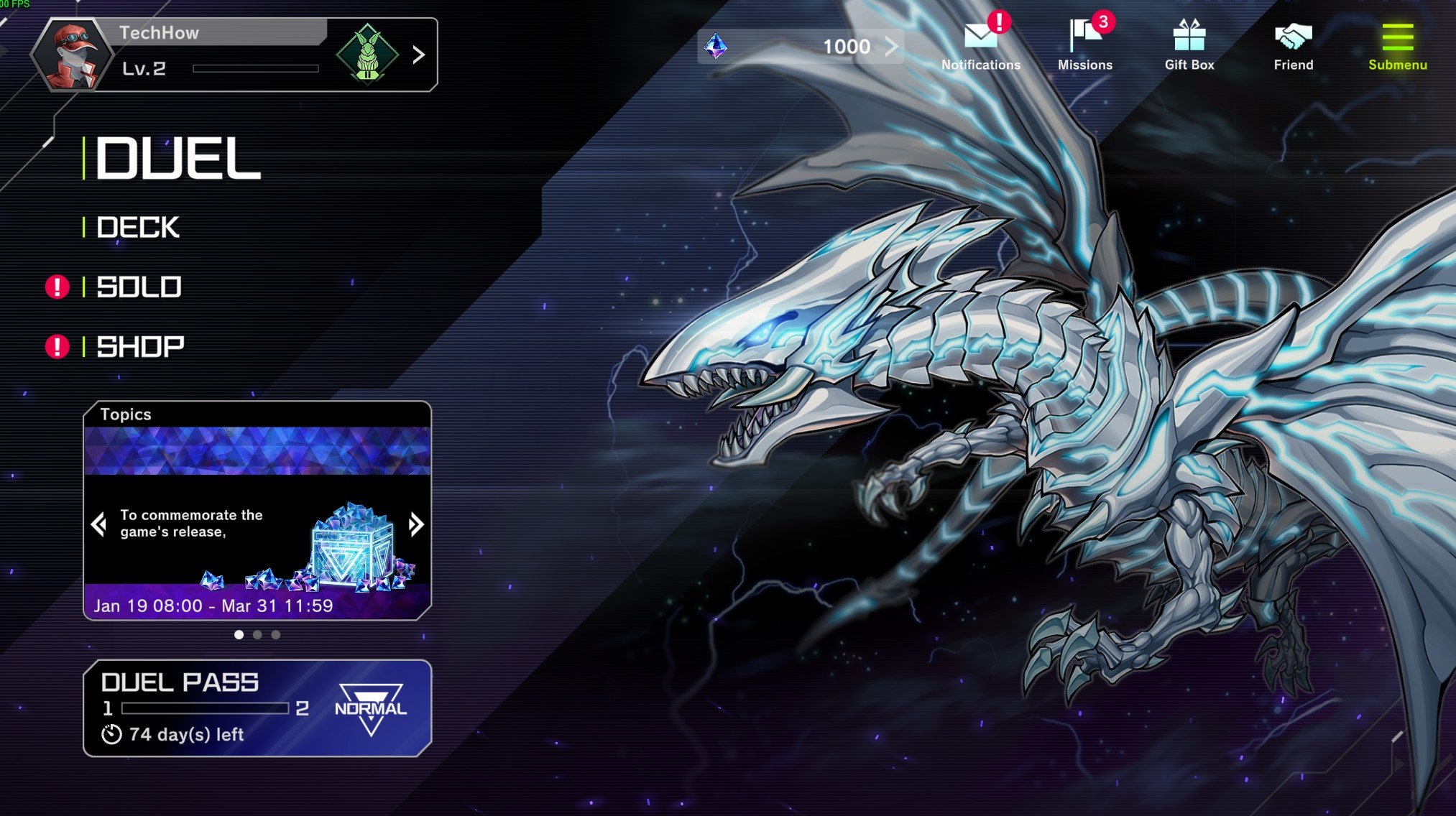View the Missions list
The height and width of the screenshot is (816, 1456).
coord(1084,45)
